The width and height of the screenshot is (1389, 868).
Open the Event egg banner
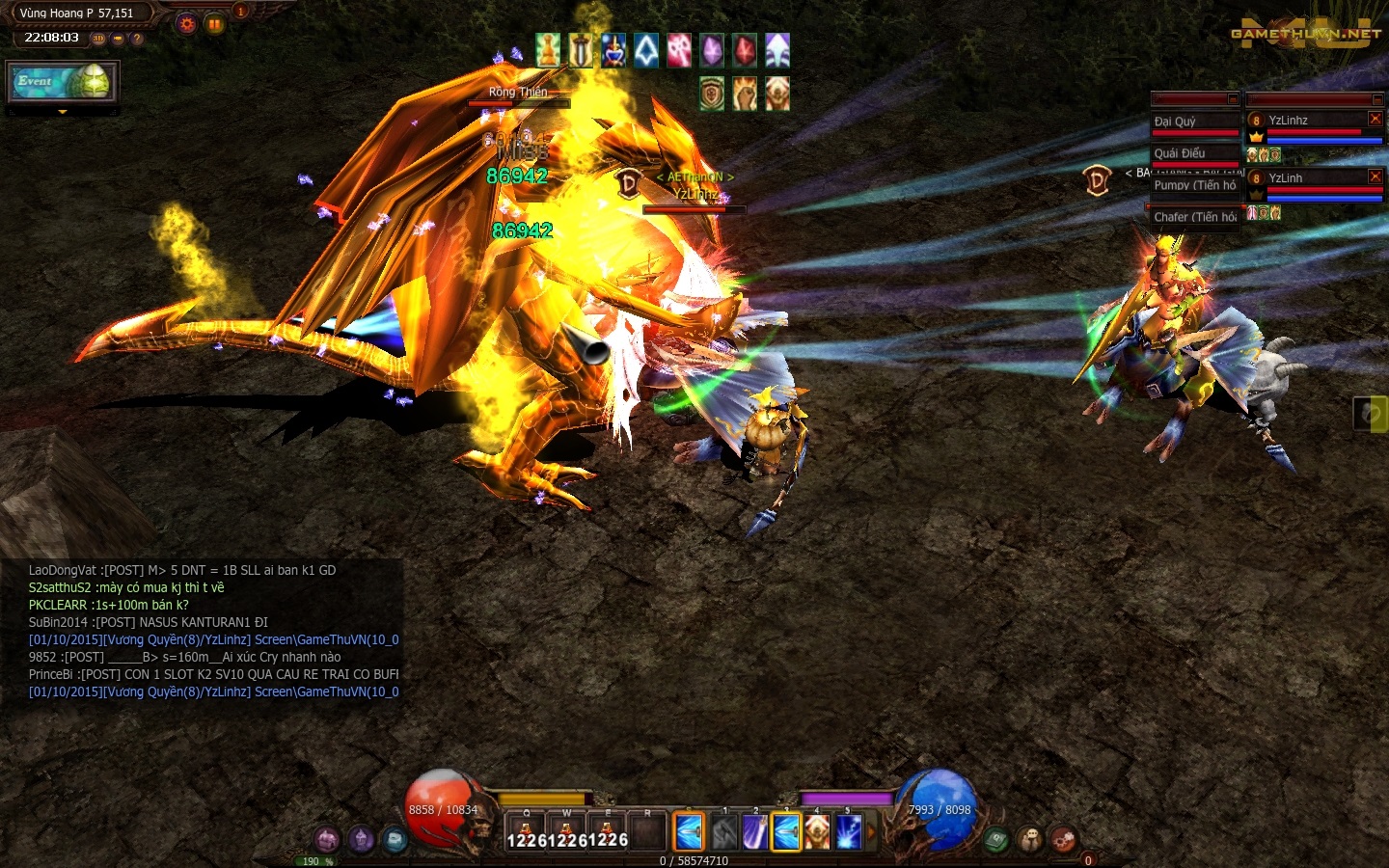(x=63, y=82)
